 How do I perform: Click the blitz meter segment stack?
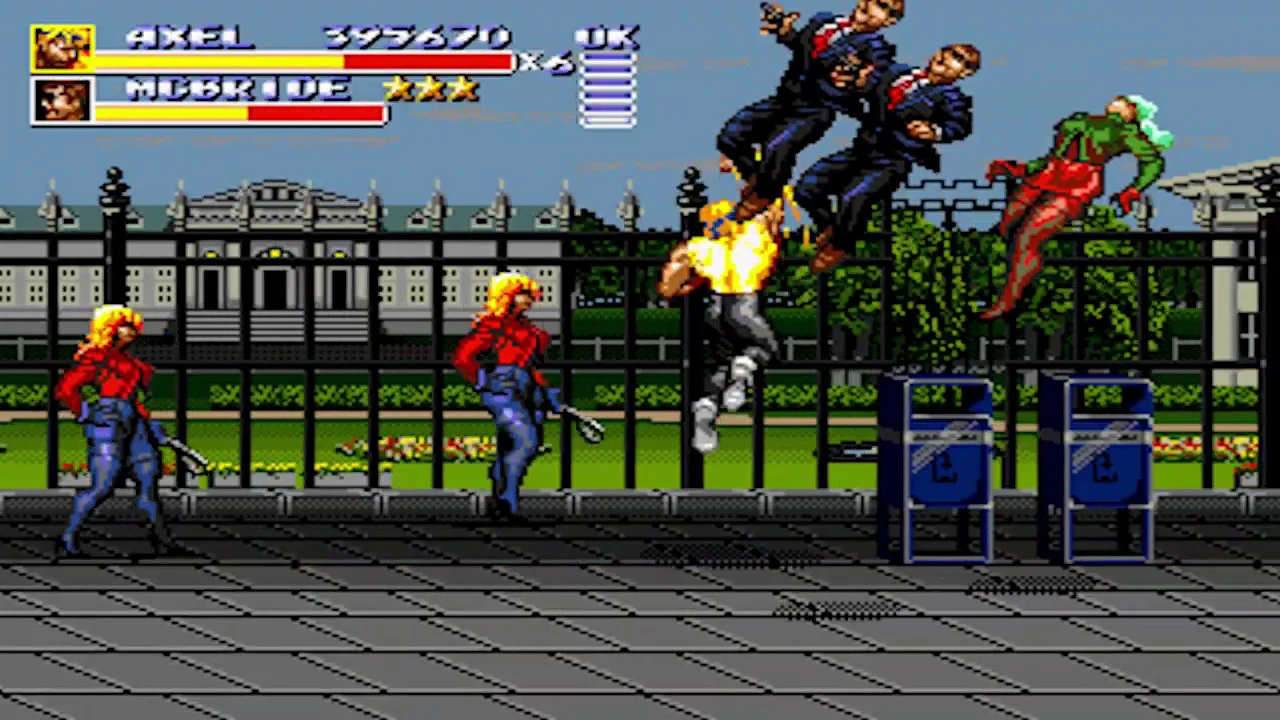[x=607, y=90]
